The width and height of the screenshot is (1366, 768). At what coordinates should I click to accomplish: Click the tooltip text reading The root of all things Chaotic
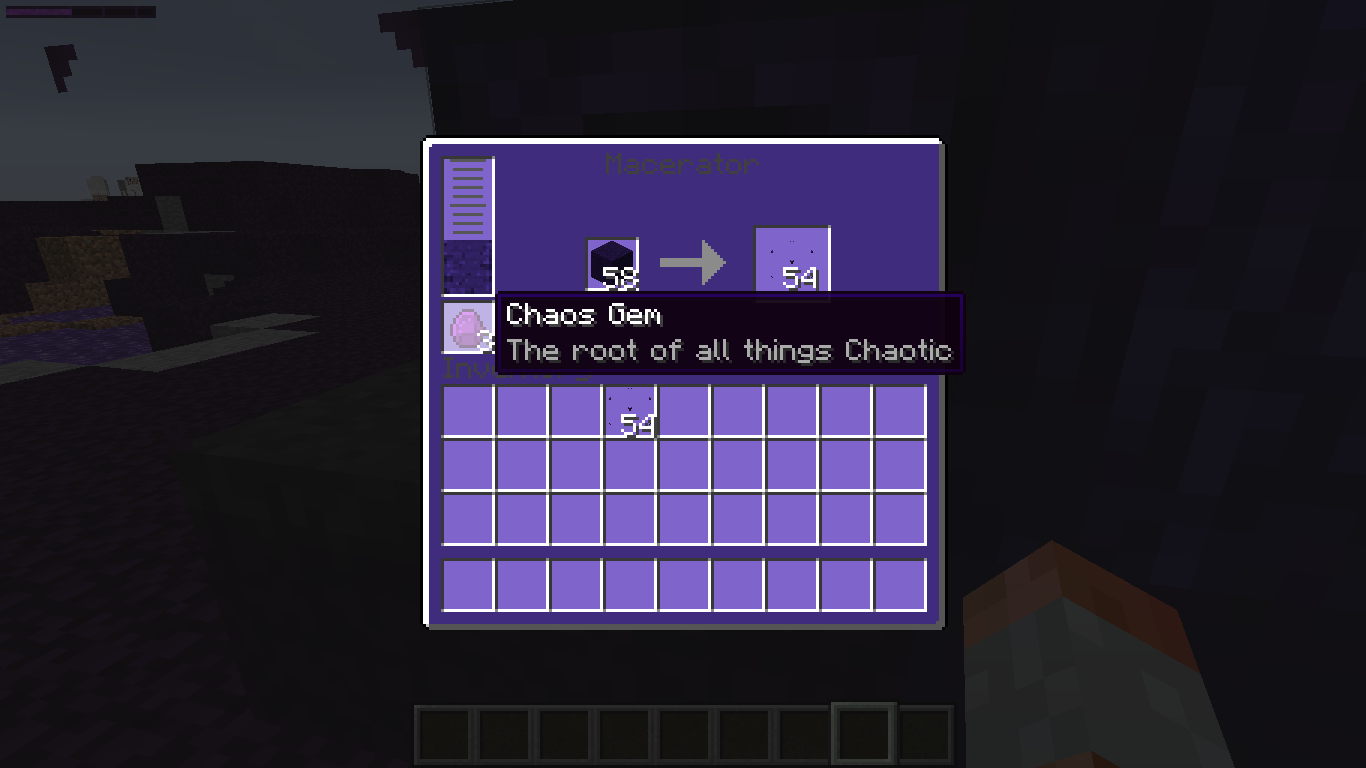click(x=729, y=350)
